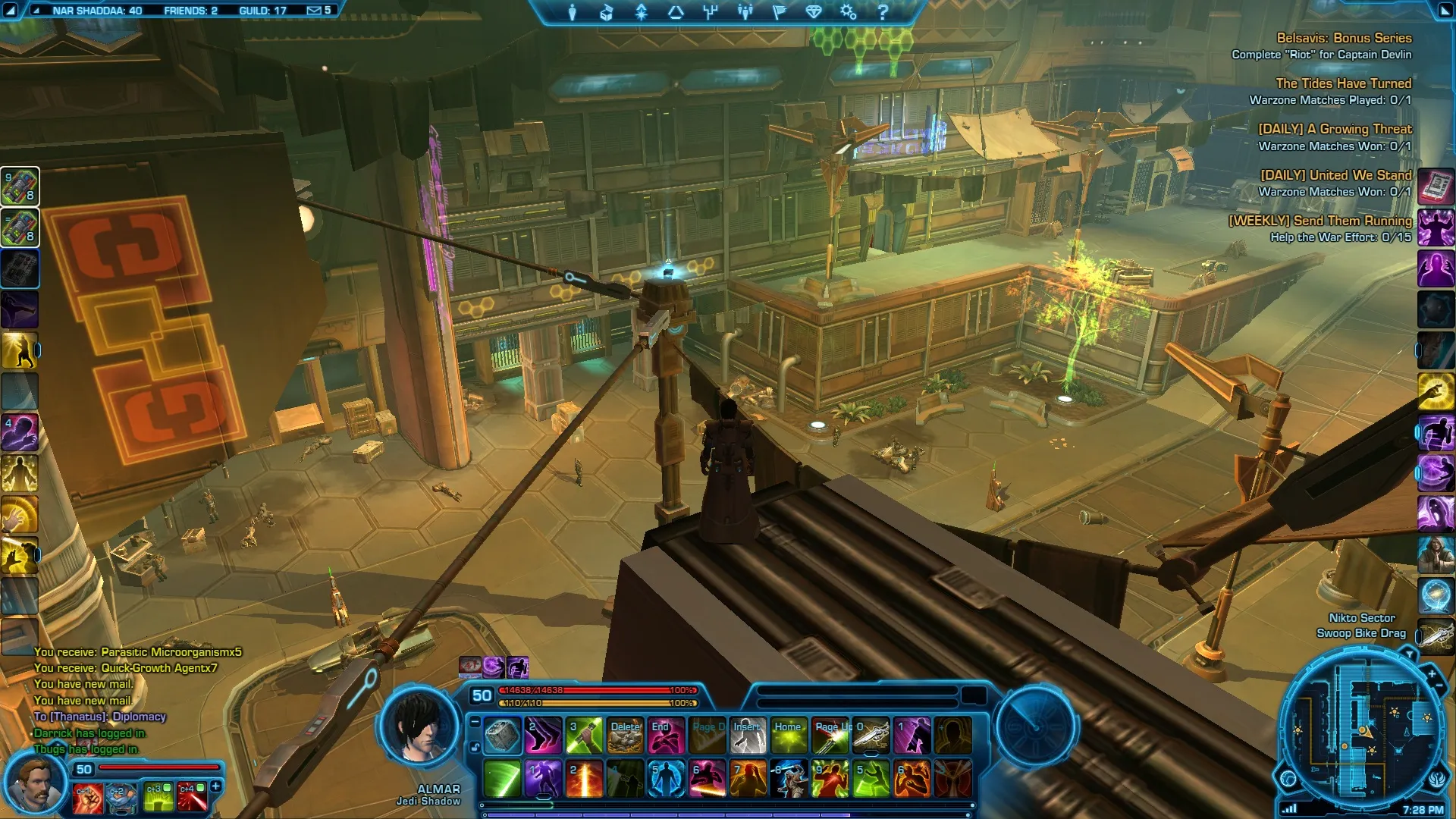Open the Cartel Market diamond icon

[814, 12]
